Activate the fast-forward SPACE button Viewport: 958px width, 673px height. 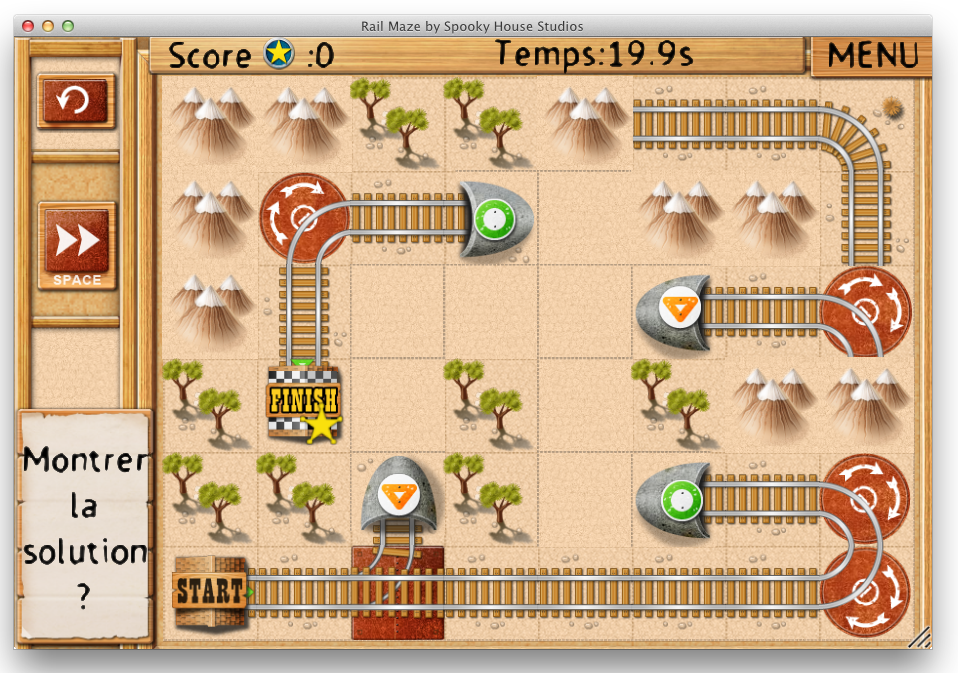point(77,245)
